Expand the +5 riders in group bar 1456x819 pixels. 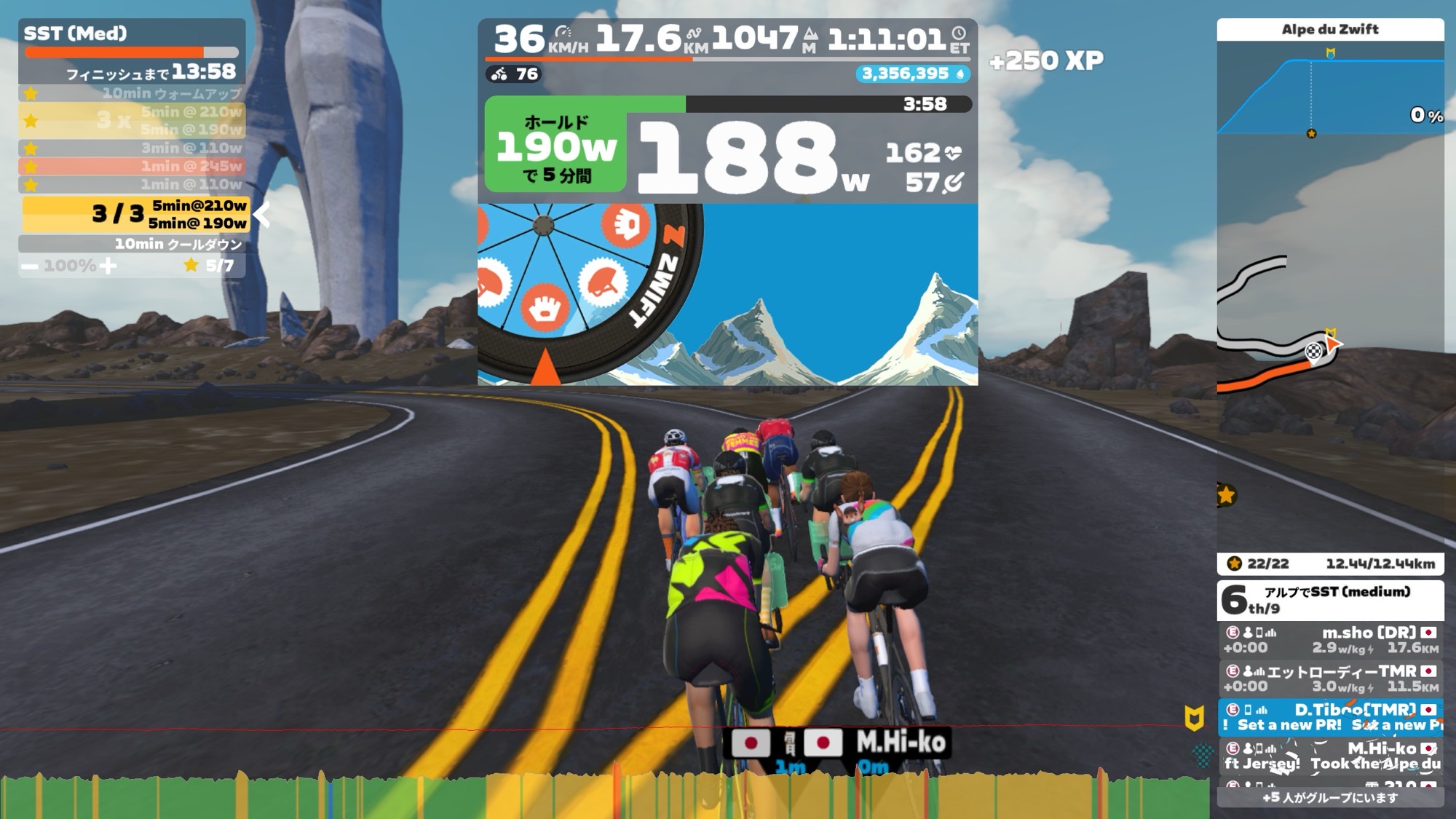1329,798
